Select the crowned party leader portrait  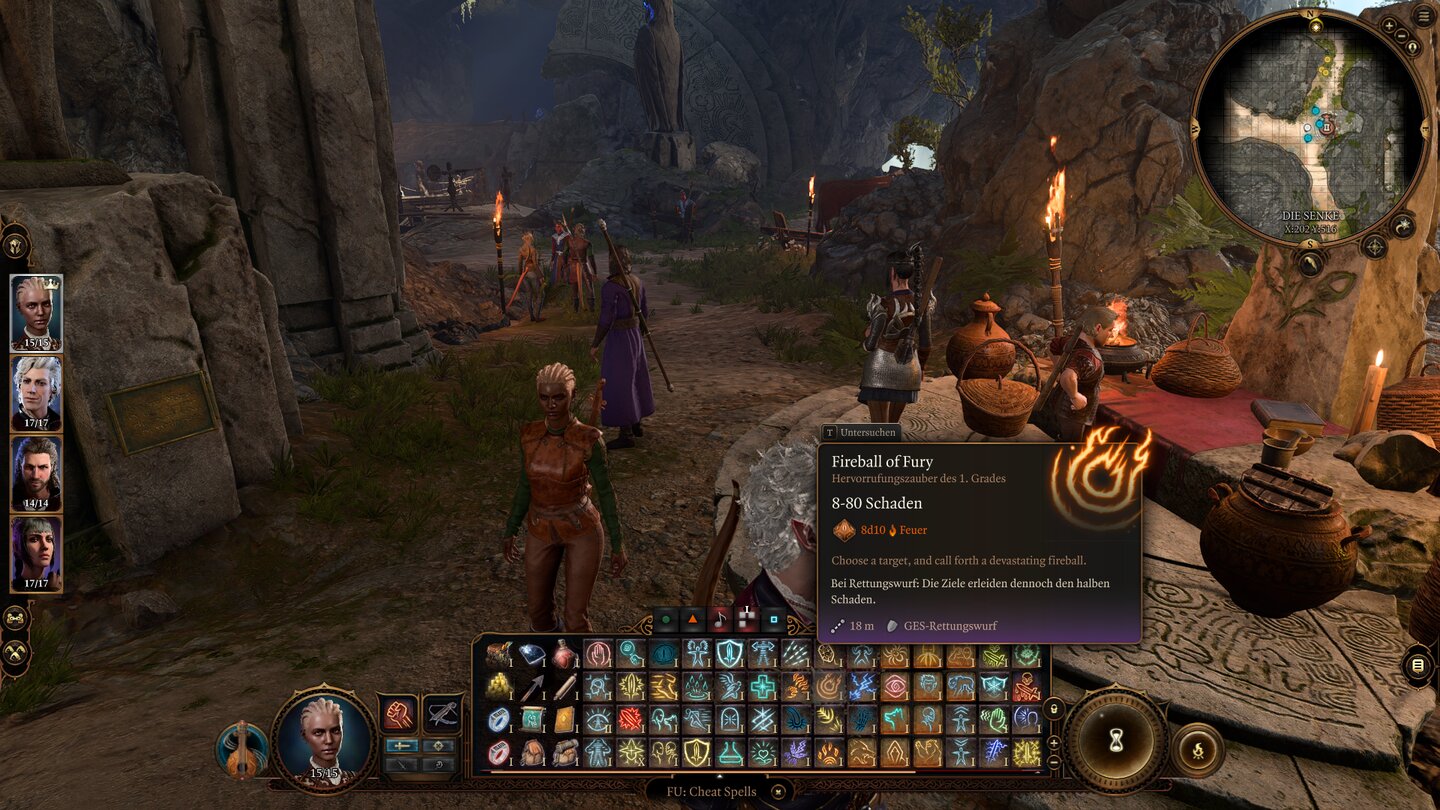(36, 312)
